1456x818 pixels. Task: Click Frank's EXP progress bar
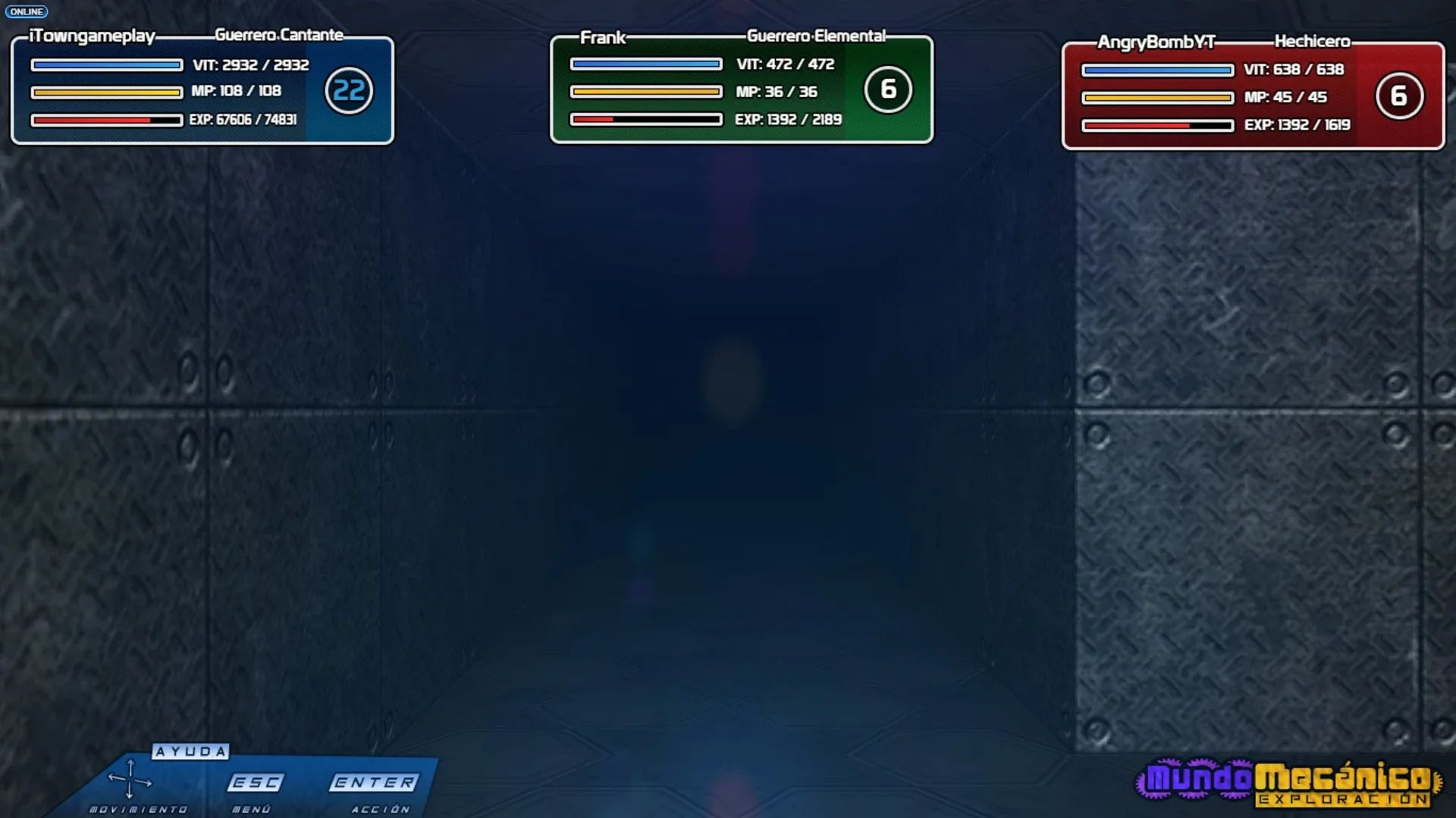(x=645, y=118)
